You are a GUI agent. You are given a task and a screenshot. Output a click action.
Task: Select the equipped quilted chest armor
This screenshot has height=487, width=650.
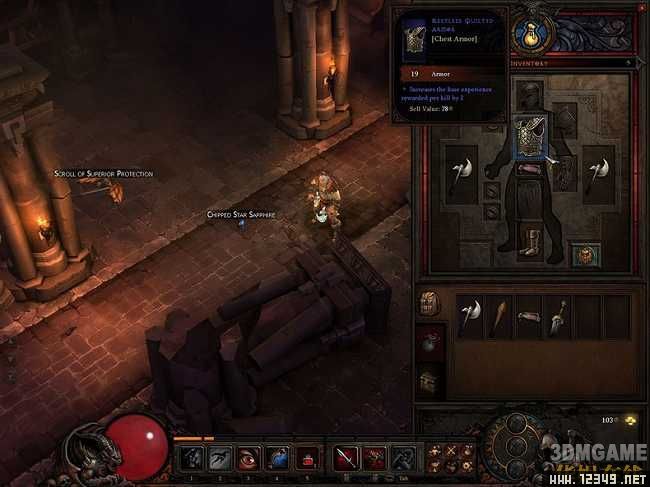click(x=529, y=137)
